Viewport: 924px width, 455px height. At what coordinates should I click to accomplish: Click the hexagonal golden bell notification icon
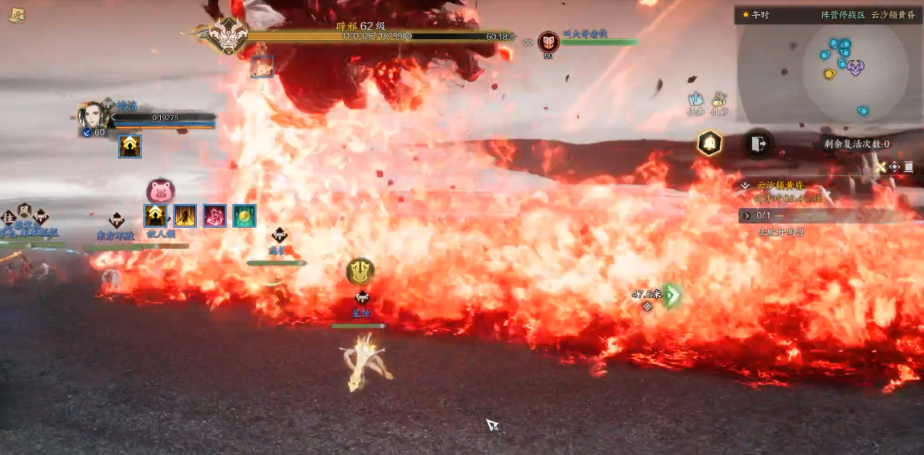(x=710, y=143)
